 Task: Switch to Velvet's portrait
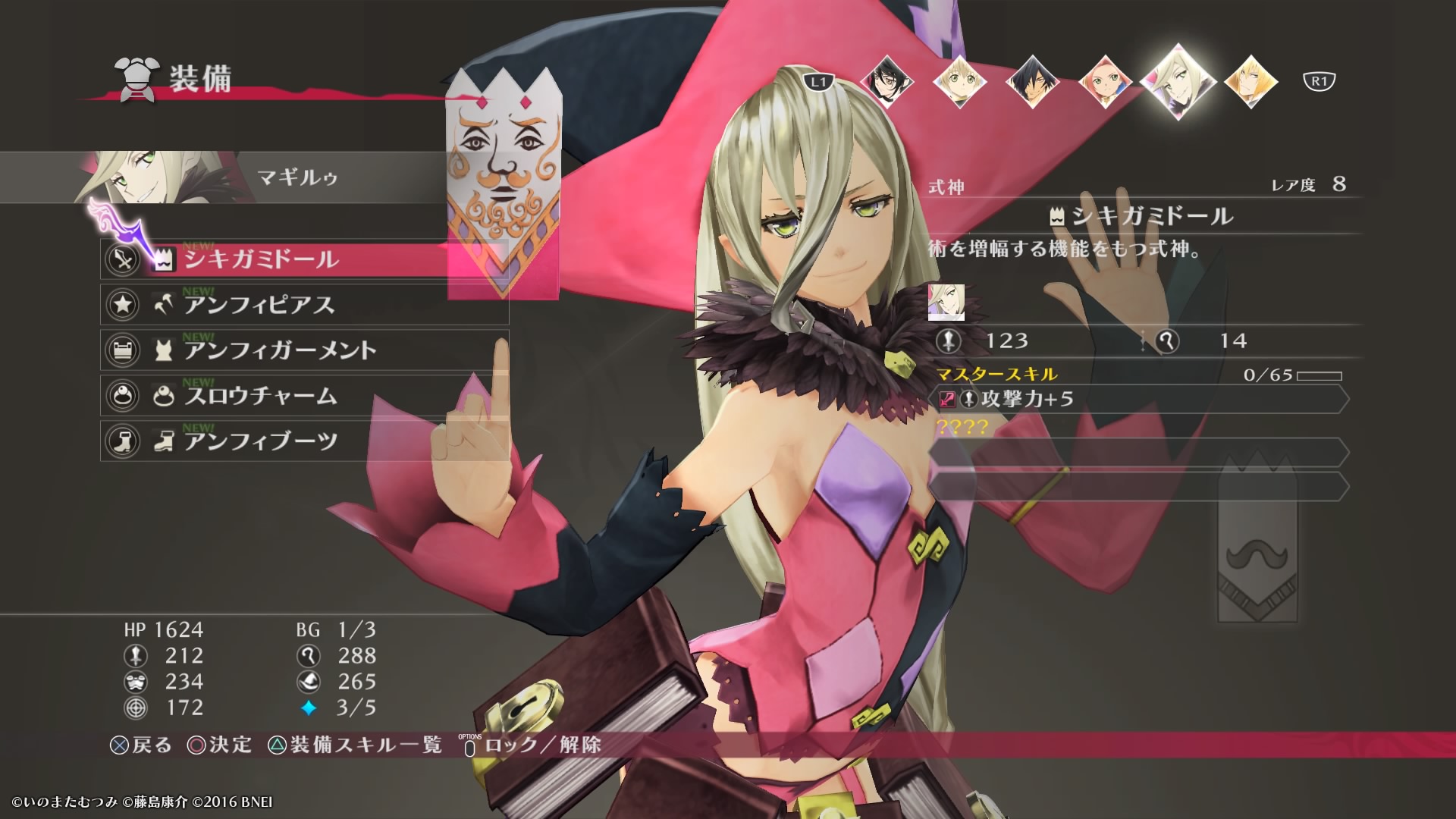click(x=886, y=81)
